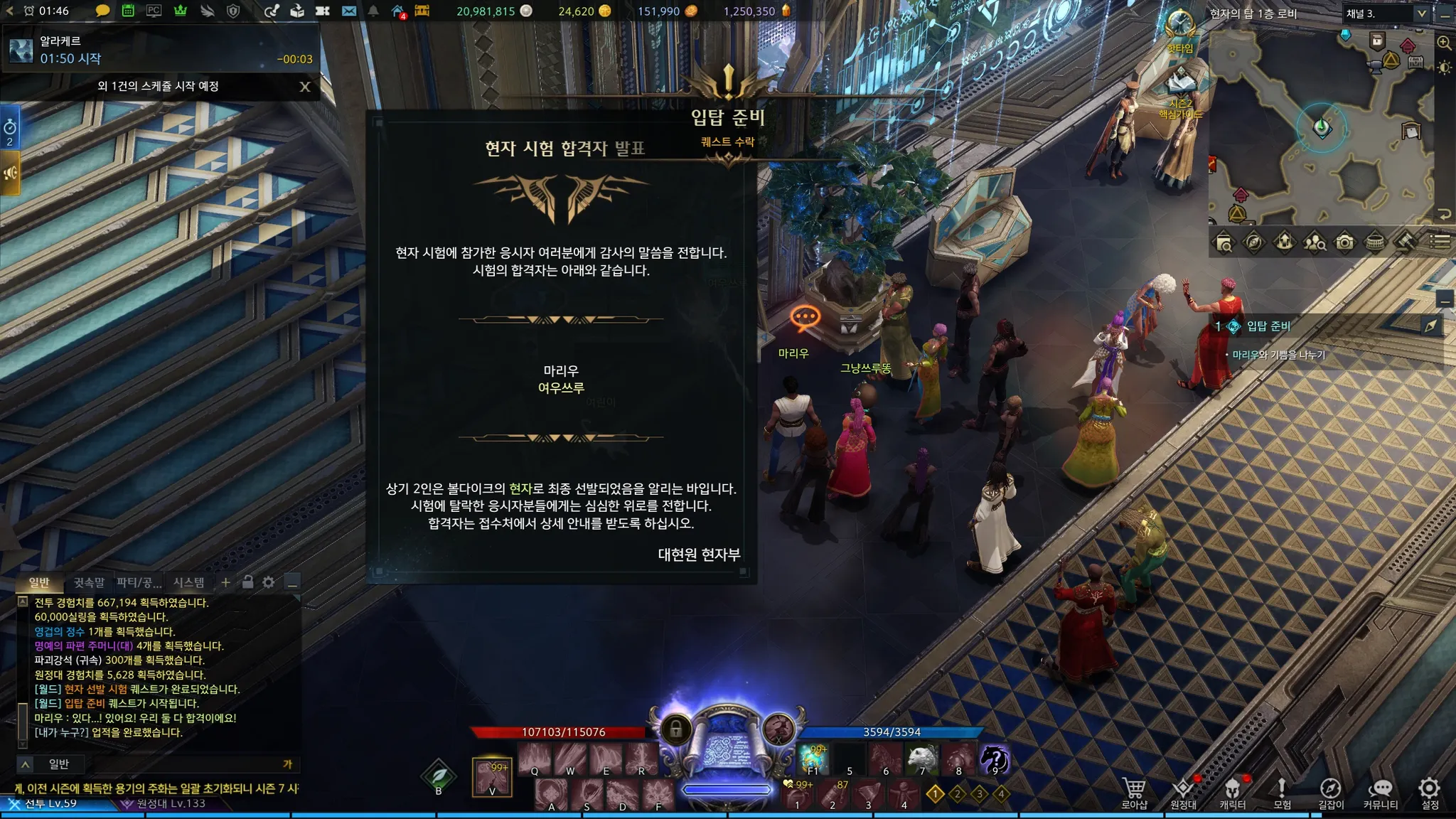The height and width of the screenshot is (819, 1456).
Task: Open the 모험 adventure menu
Action: 1282,792
